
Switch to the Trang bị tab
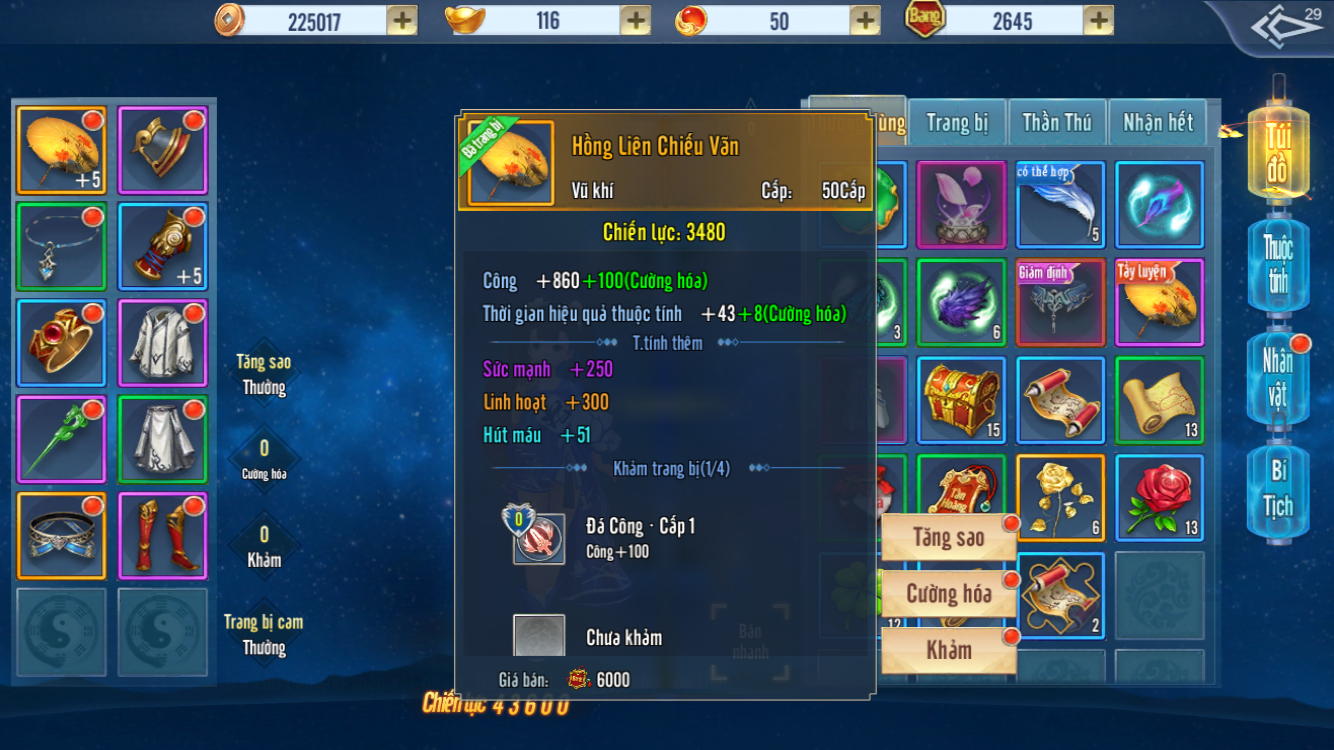pyautogui.click(x=957, y=123)
